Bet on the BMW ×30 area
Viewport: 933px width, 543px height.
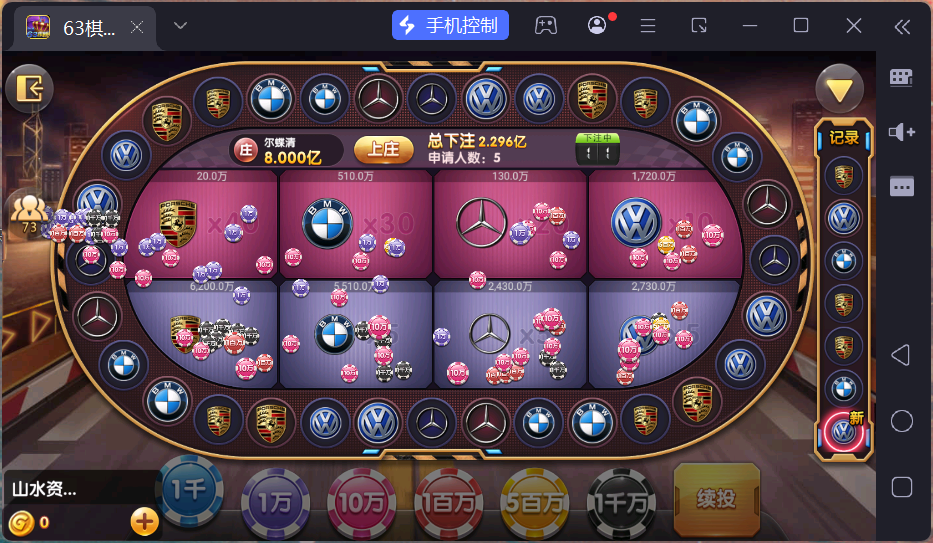click(356, 225)
